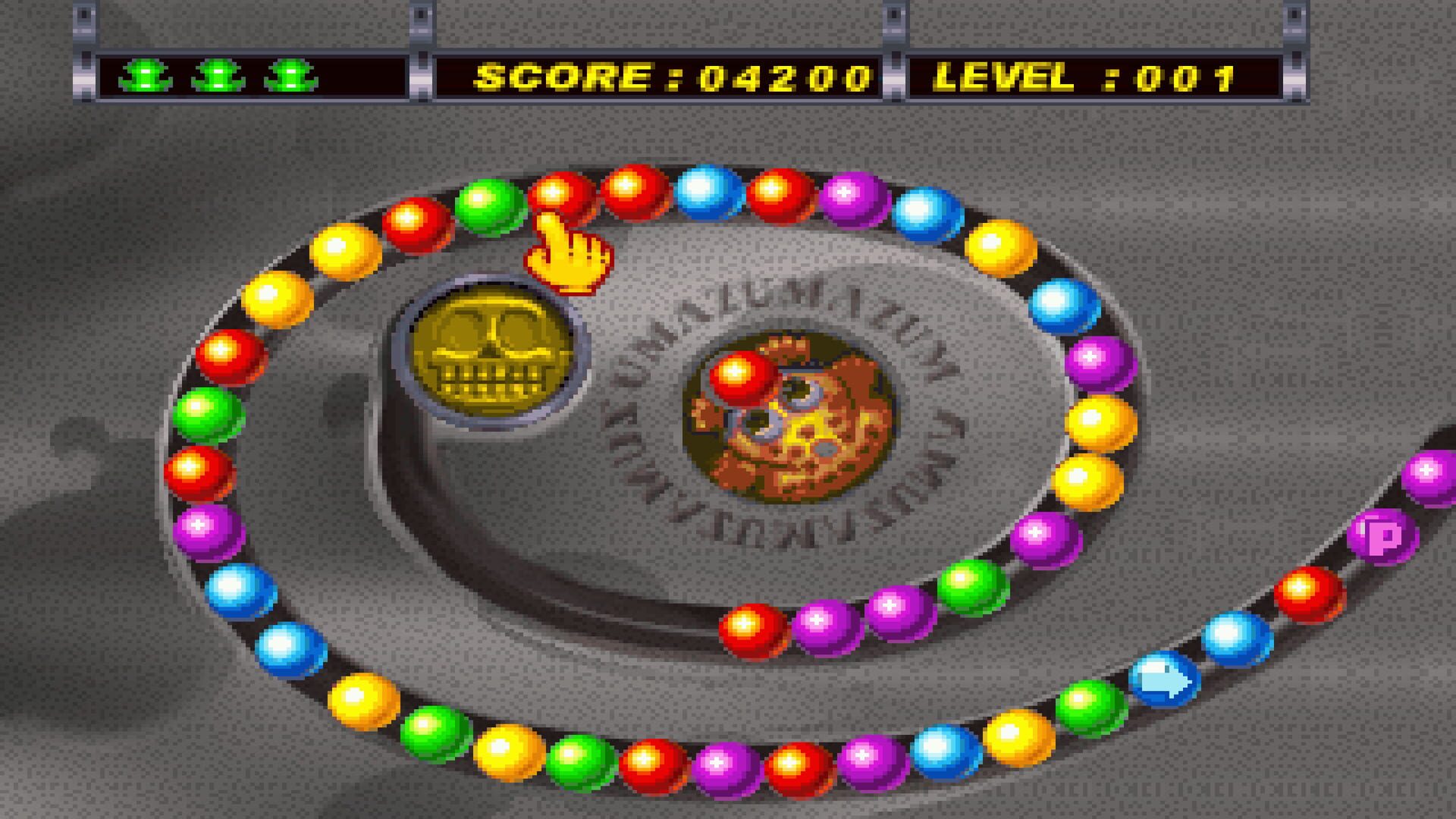Click the orange ball on the upper left curve
Viewport: 1456px width, 819px height.
click(x=343, y=250)
